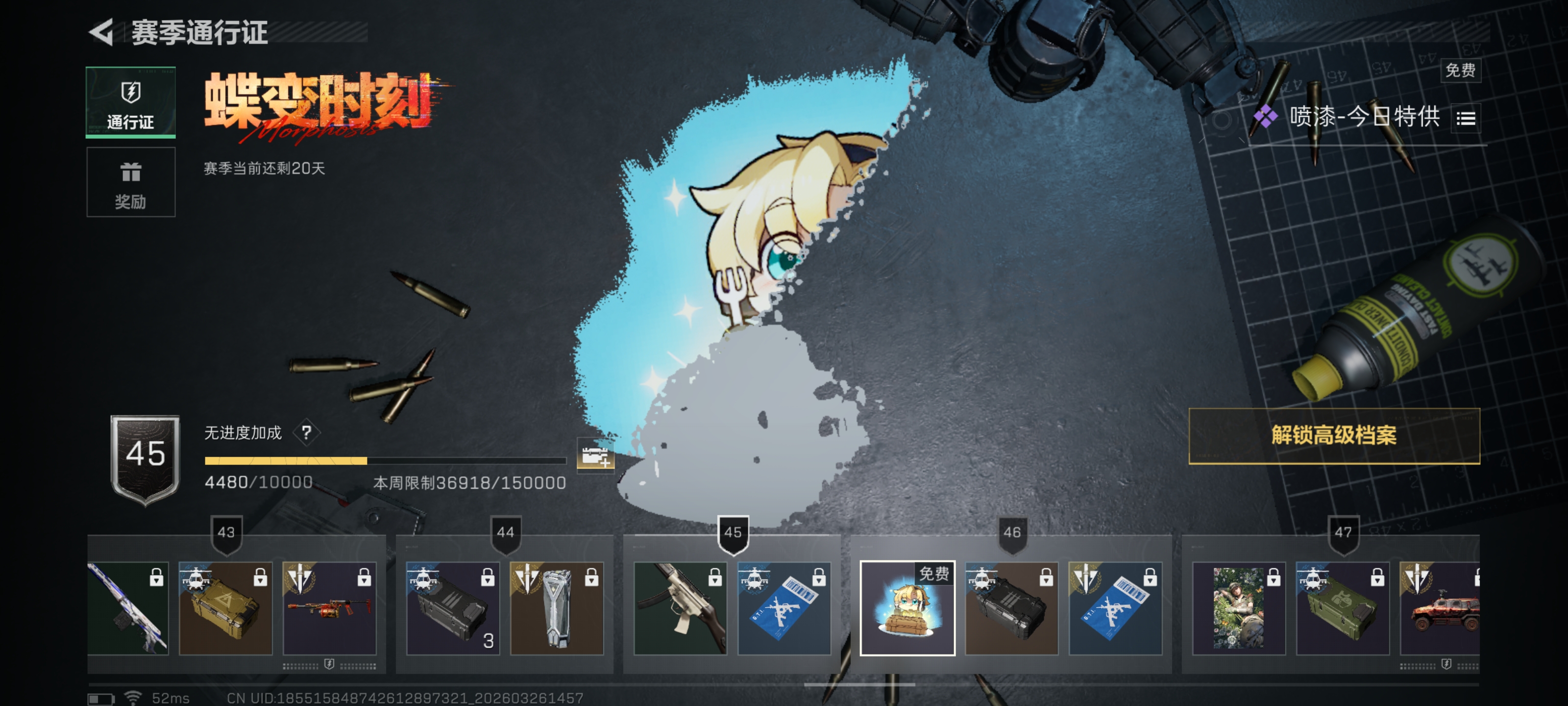The width and height of the screenshot is (1568, 706).
Task: Choose the tan supply crate at level 43
Action: pyautogui.click(x=225, y=608)
